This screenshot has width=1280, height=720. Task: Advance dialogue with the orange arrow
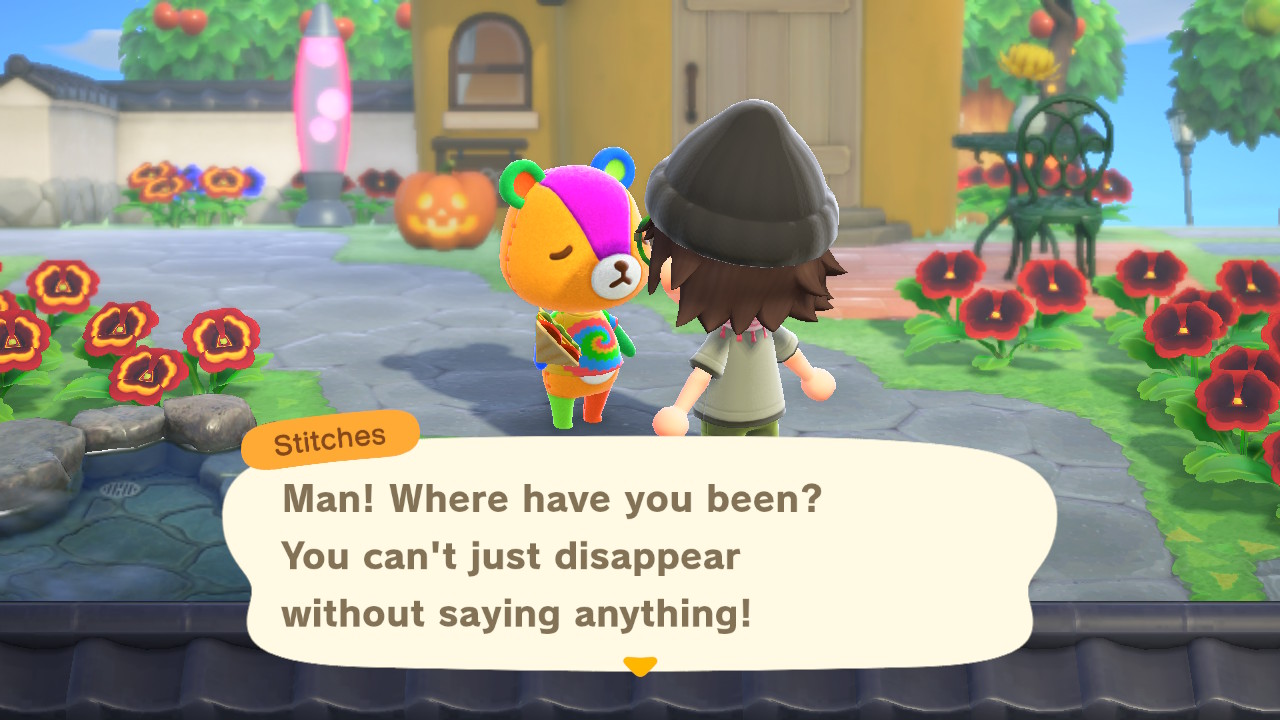pos(640,664)
